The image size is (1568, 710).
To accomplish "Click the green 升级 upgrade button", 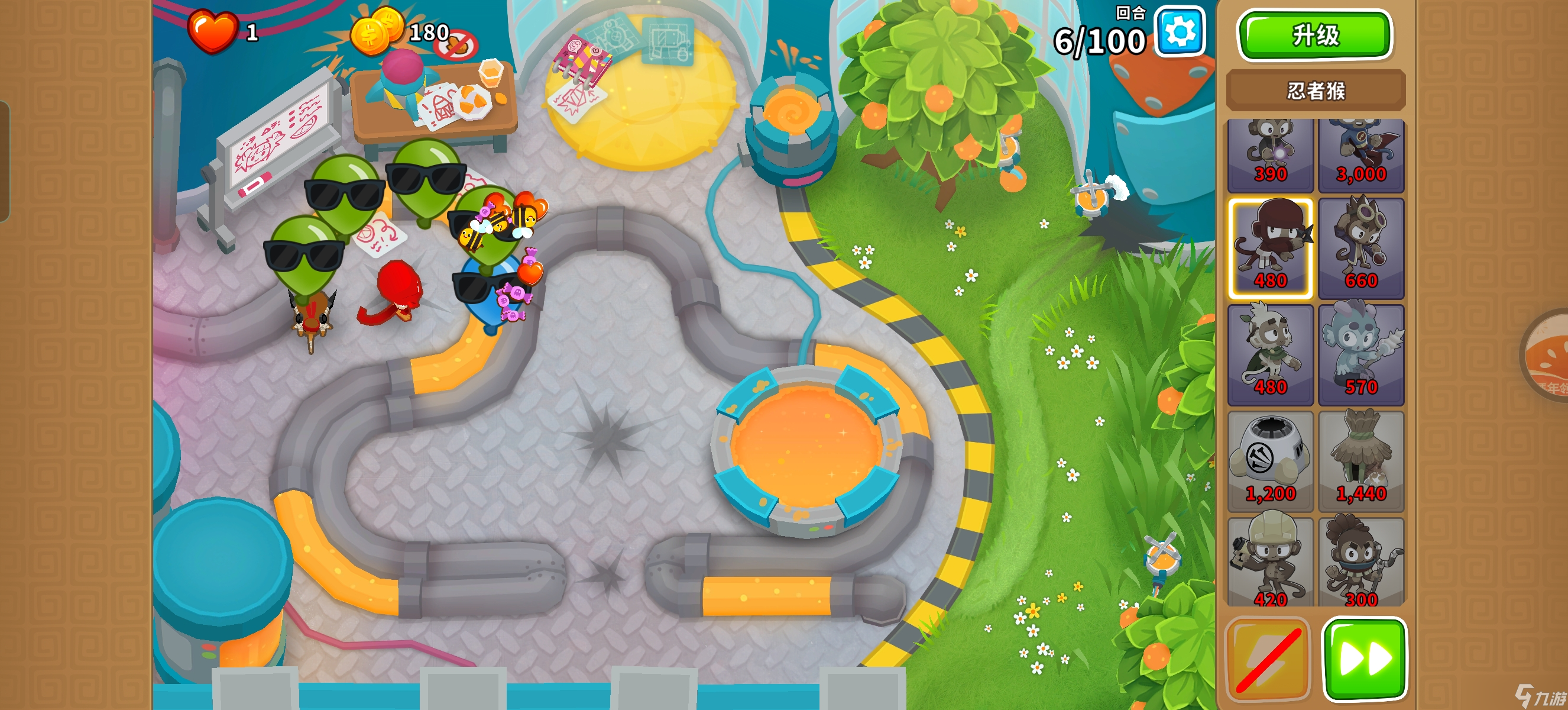I will click(1315, 35).
